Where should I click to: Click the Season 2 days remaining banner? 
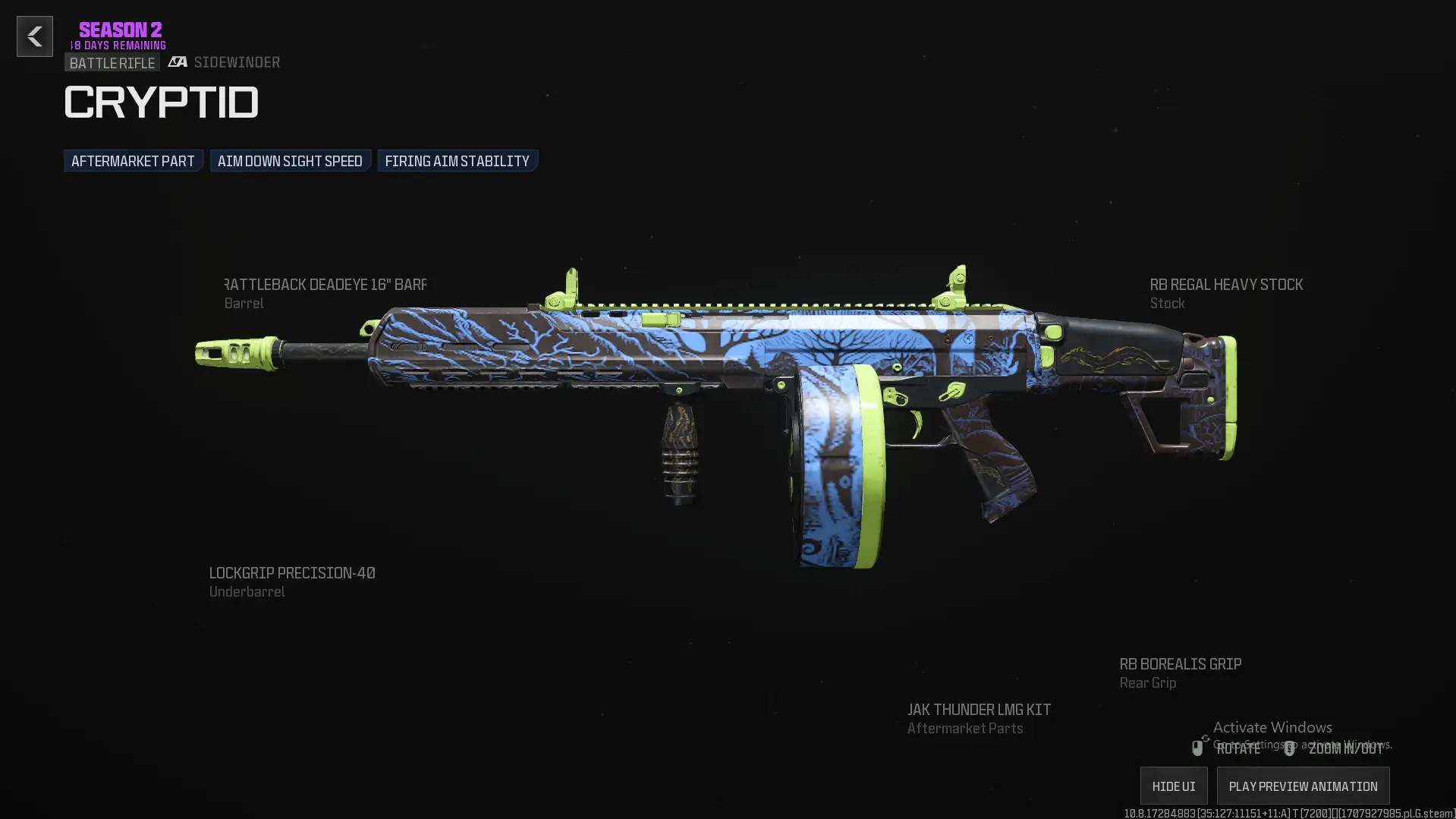(119, 34)
